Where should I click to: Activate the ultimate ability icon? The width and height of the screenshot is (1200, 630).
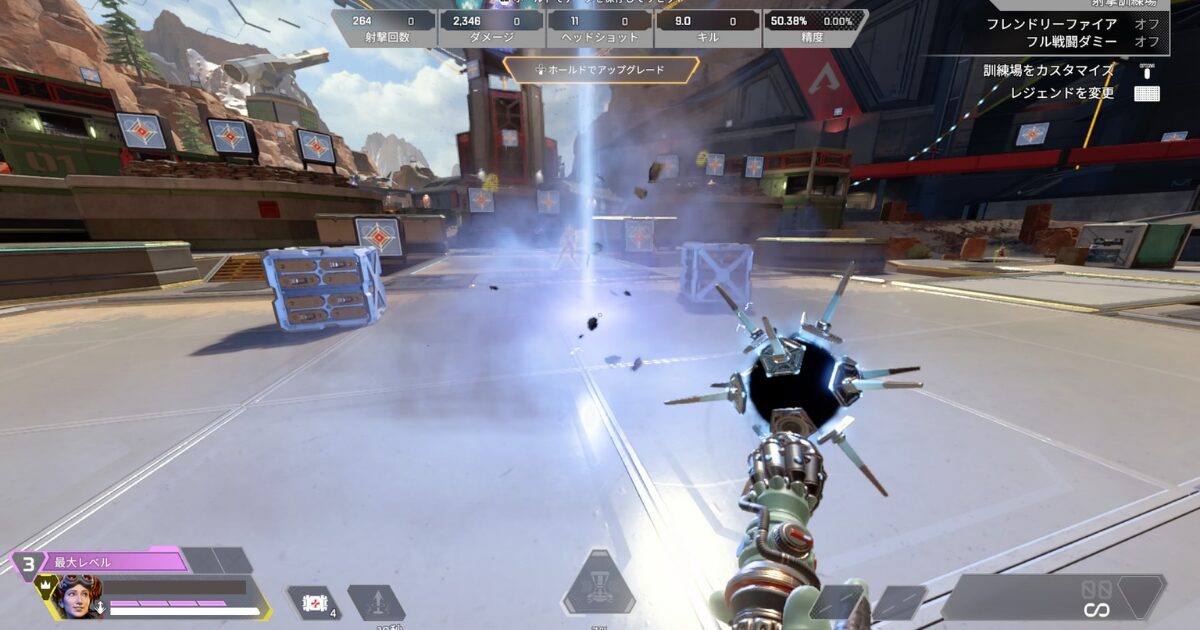599,584
